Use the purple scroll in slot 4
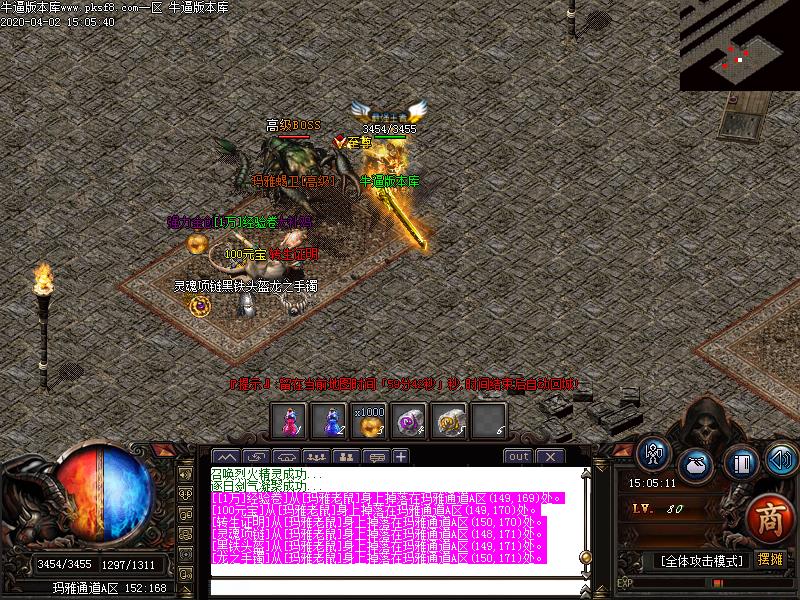800x600 pixels. coord(409,422)
